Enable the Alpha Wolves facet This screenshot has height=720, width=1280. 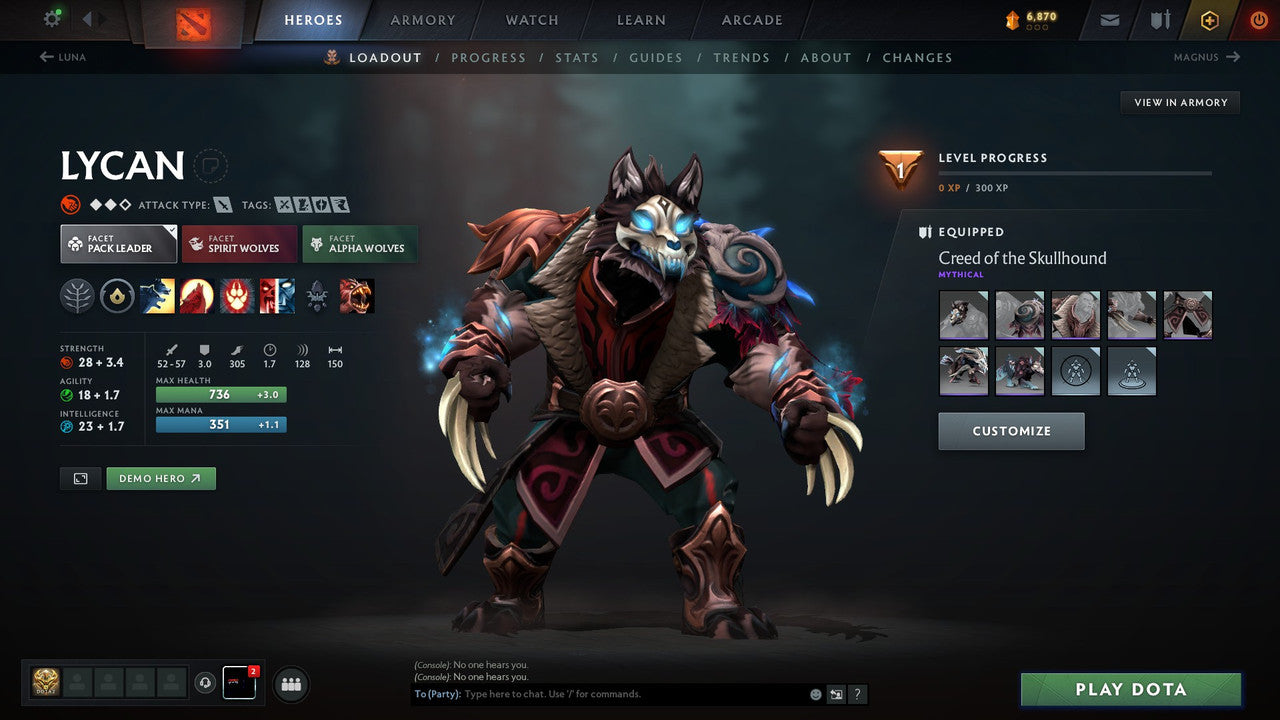tap(360, 243)
